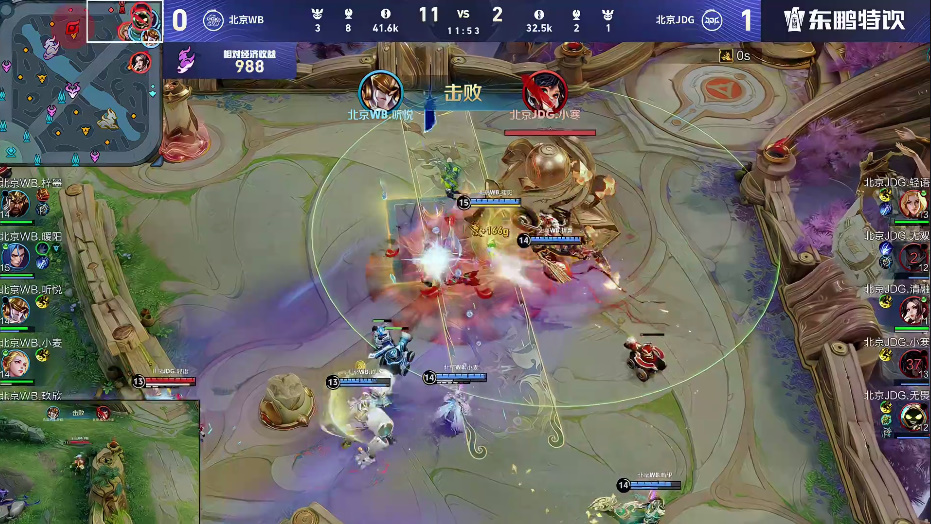Click the 北京WB team logo
931x524 pixels.
coord(213,19)
